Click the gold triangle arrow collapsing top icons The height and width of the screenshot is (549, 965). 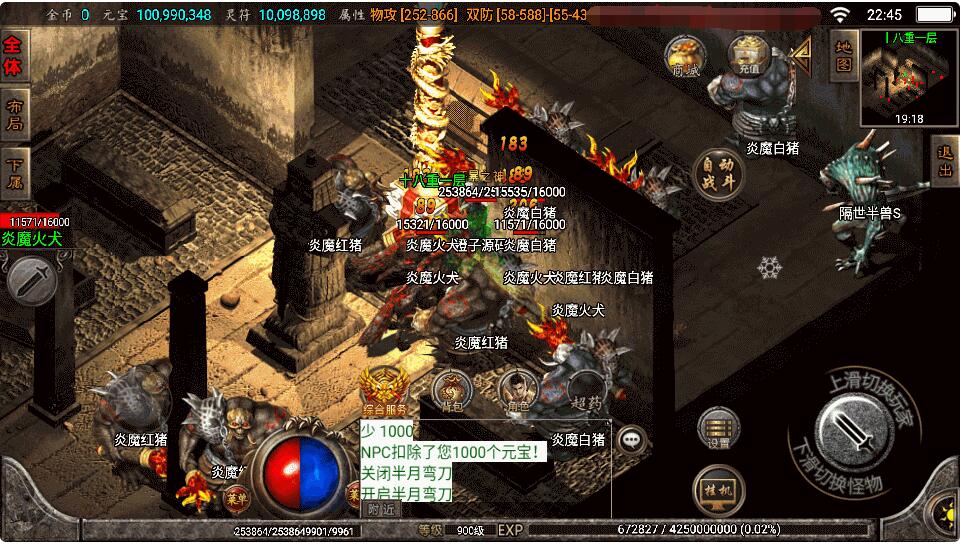point(801,53)
